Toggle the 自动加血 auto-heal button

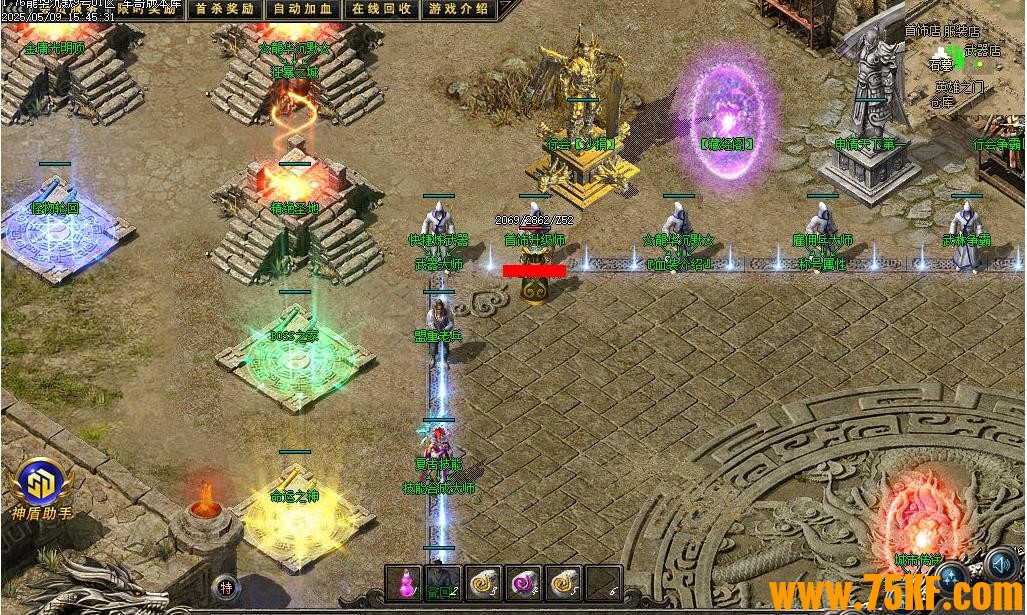301,9
